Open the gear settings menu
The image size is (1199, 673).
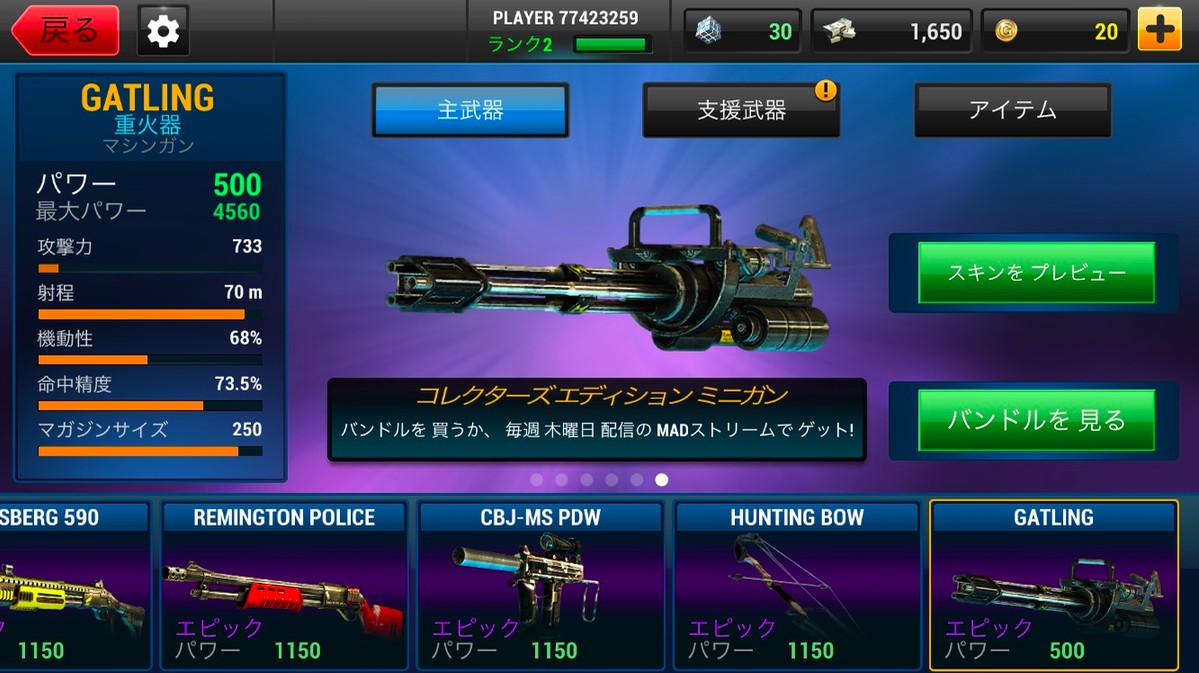[x=162, y=31]
